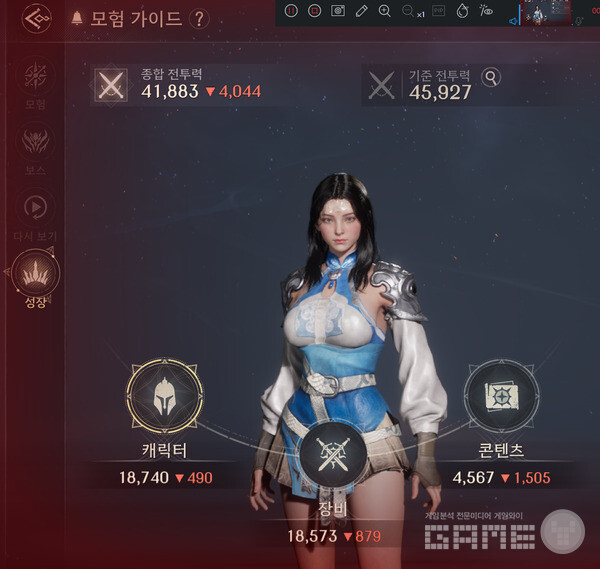The image size is (600, 569).
Task: Go back using the top-left arrow button
Action: [37, 19]
